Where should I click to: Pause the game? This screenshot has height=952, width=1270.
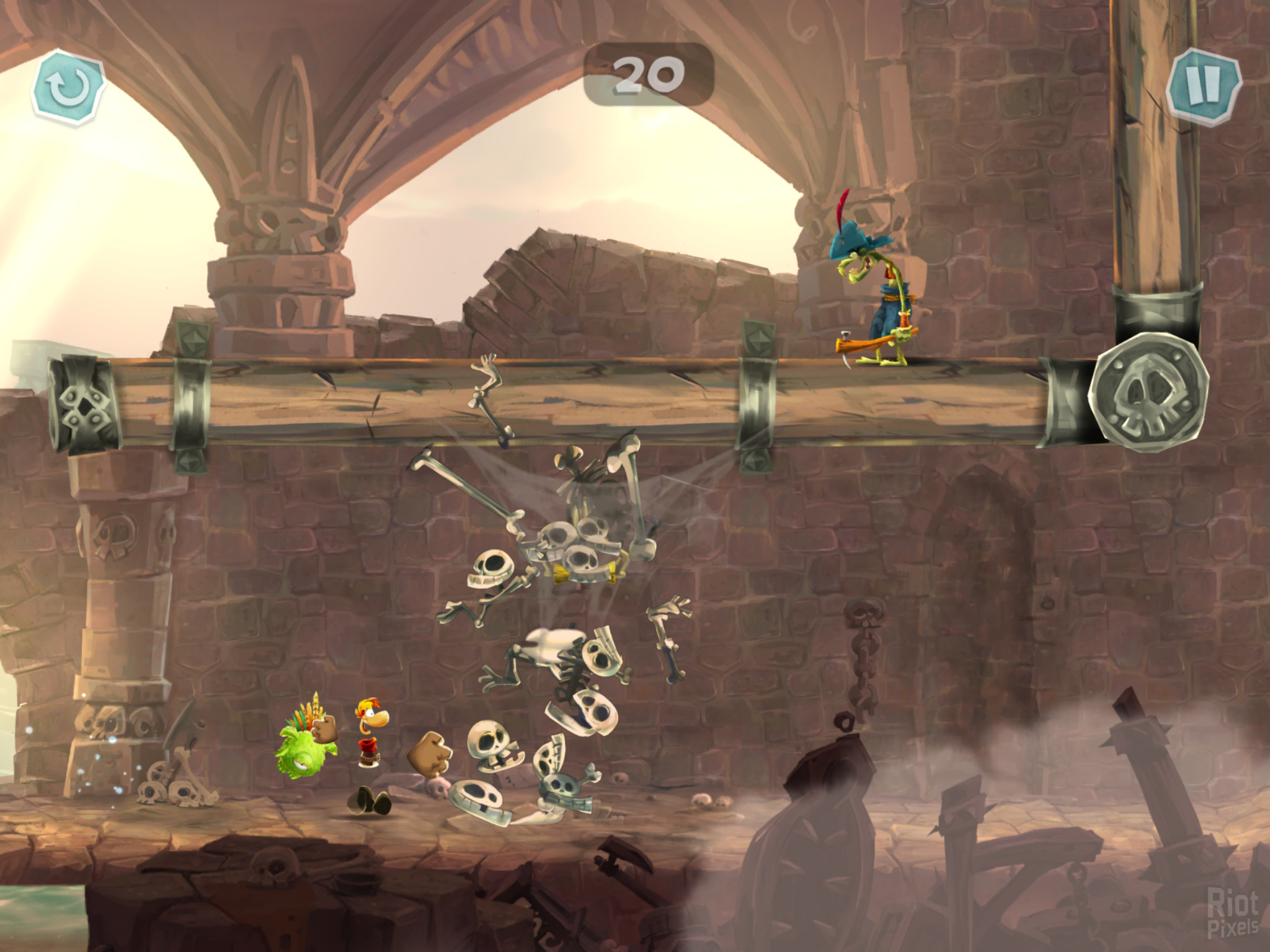pos(1204,87)
